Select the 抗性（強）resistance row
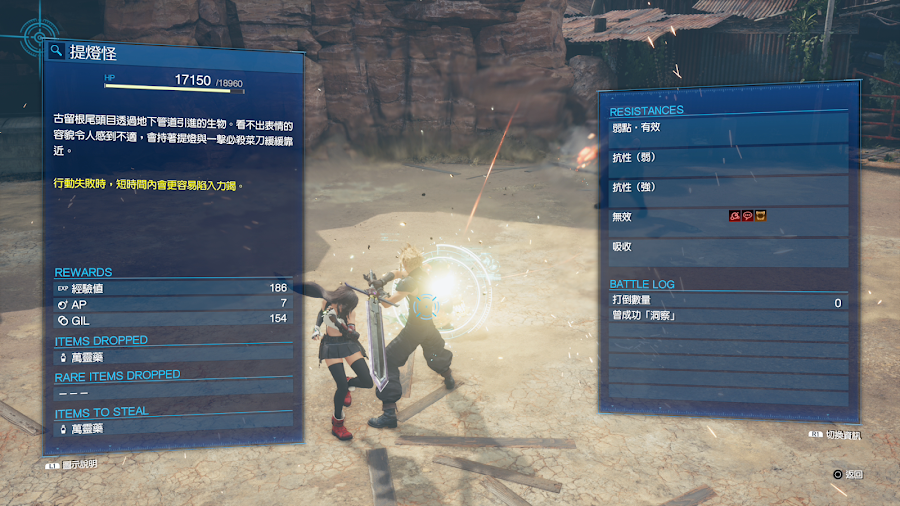This screenshot has height=506, width=900. (728, 187)
